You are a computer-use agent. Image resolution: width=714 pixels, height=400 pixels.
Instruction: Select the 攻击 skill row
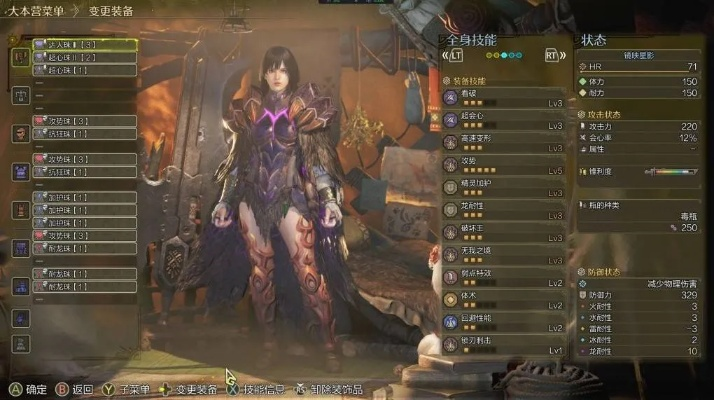coord(503,166)
